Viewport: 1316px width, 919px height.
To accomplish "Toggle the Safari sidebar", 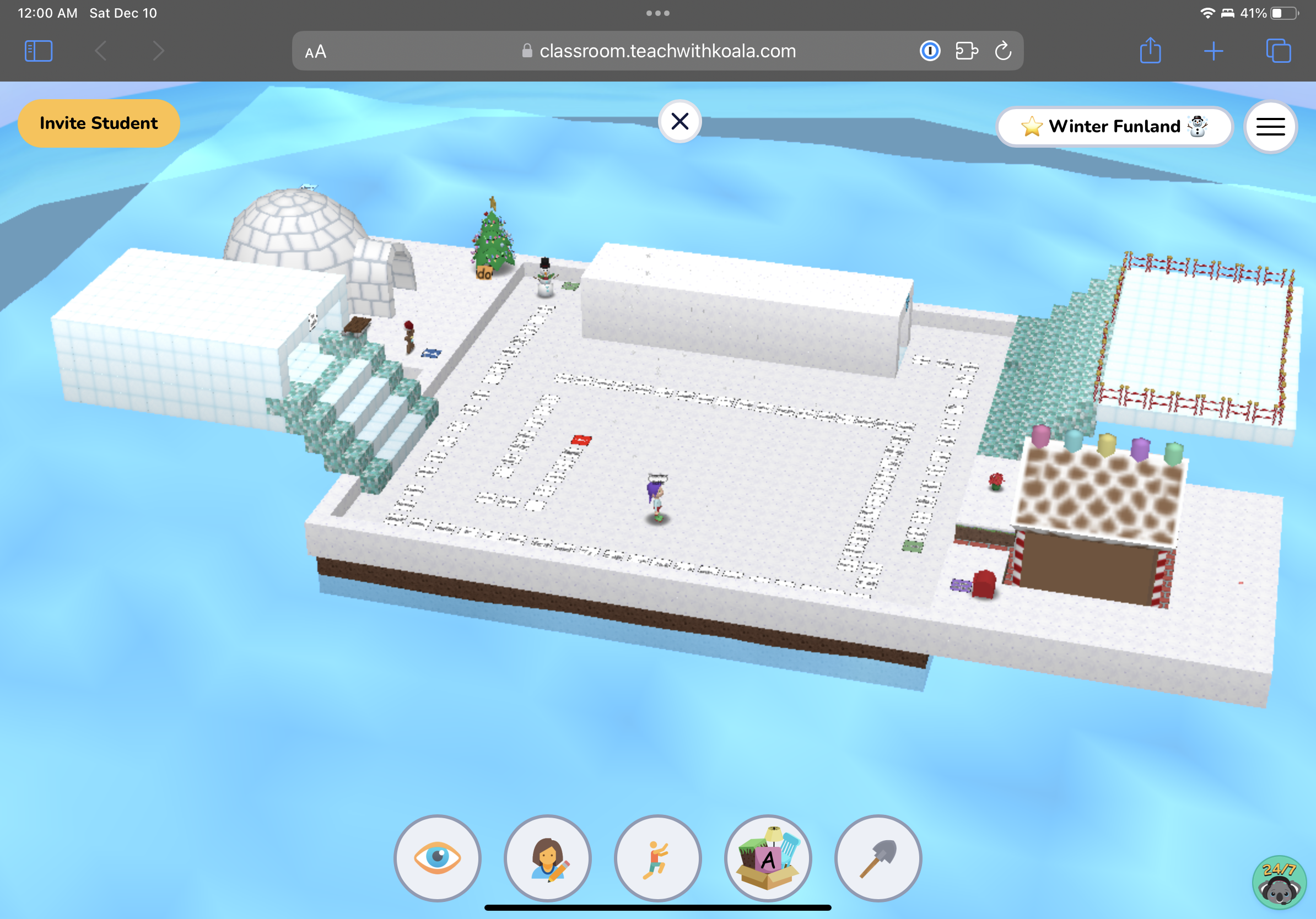I will [38, 51].
